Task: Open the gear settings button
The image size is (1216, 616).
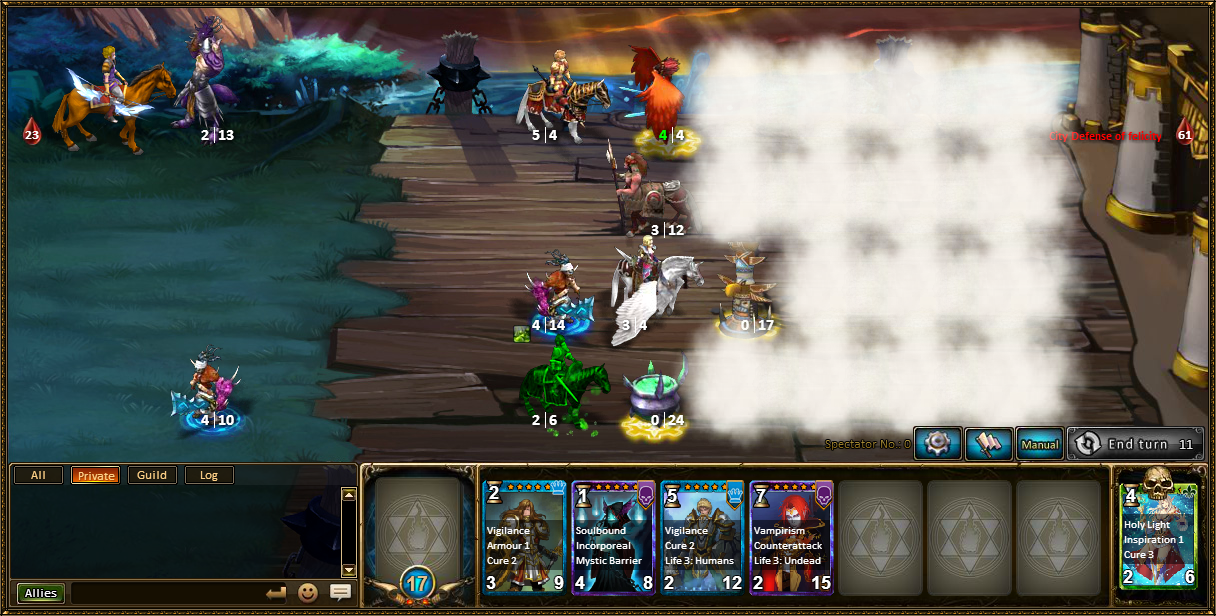Action: pyautogui.click(x=938, y=444)
